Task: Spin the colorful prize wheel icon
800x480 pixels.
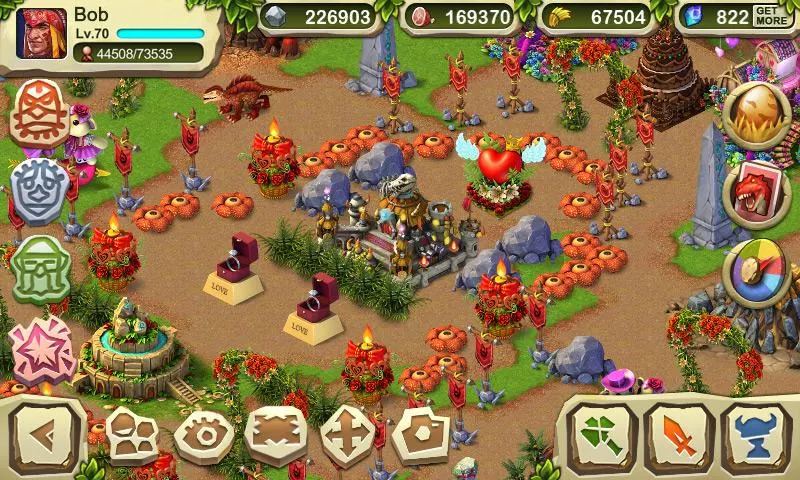Action: pos(757,272)
